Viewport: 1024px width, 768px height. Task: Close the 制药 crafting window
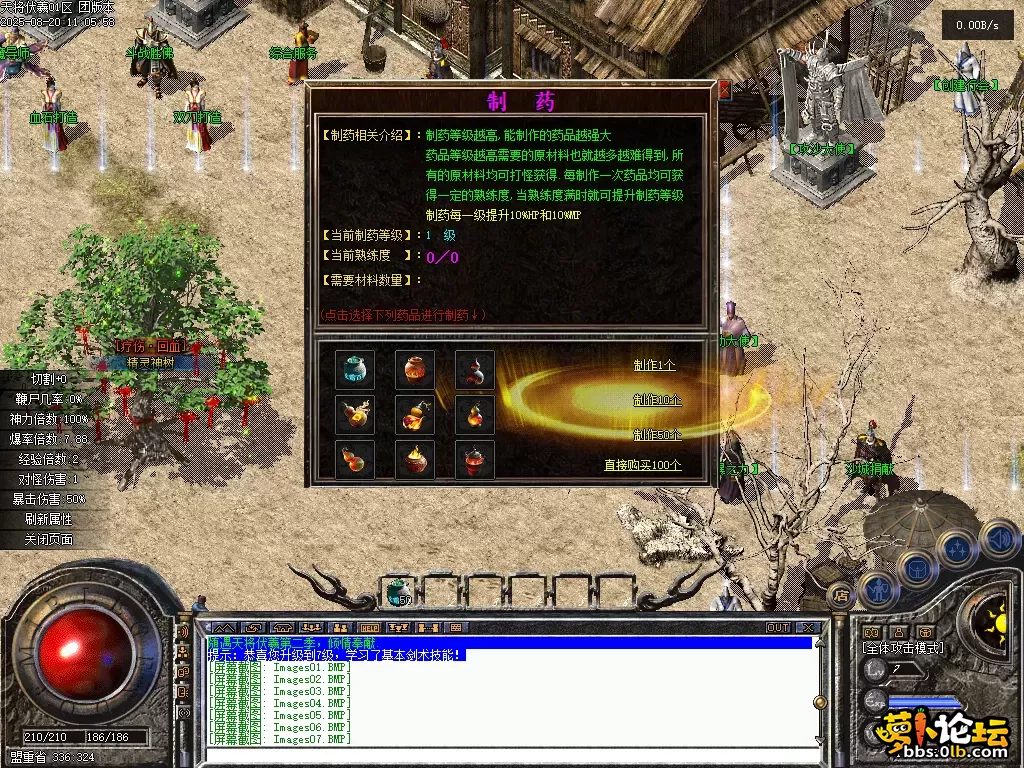724,90
